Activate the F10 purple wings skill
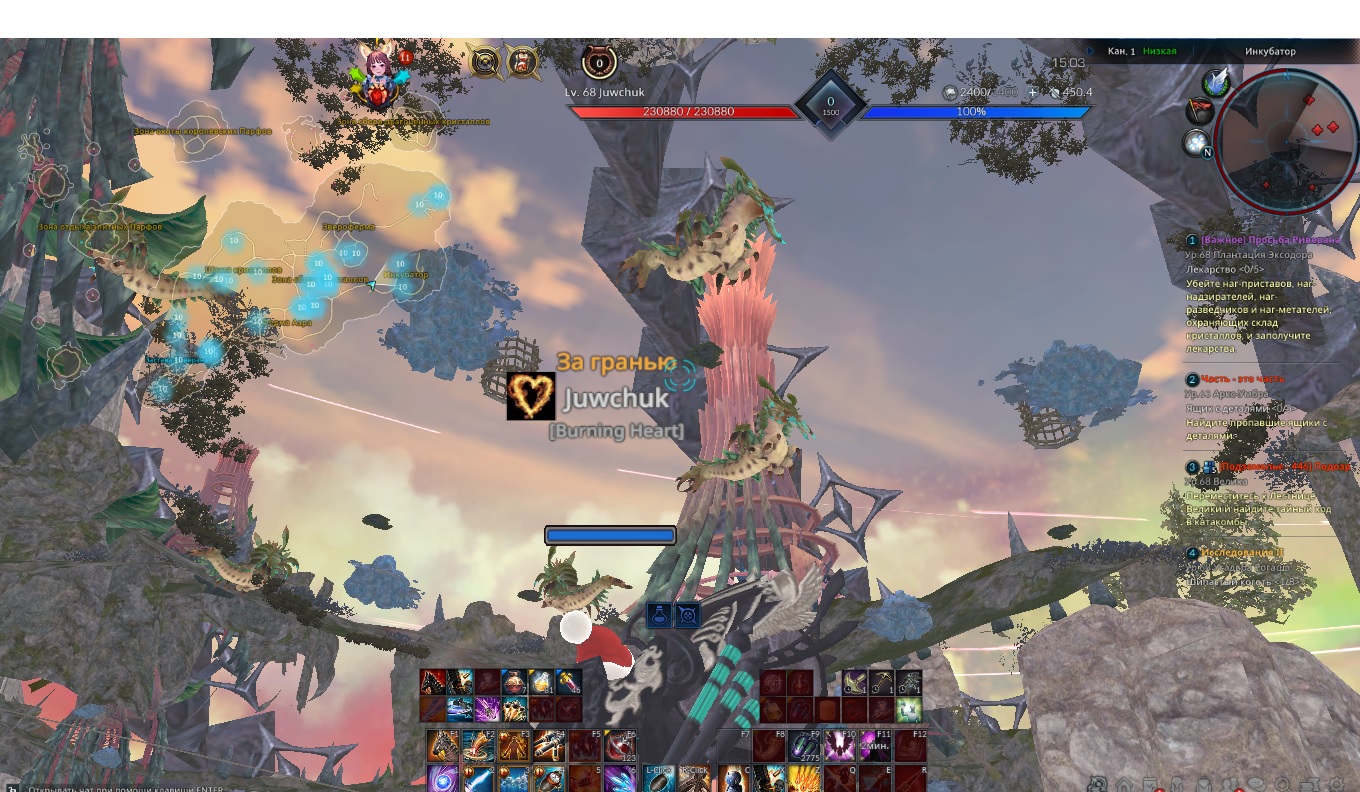 (x=838, y=746)
